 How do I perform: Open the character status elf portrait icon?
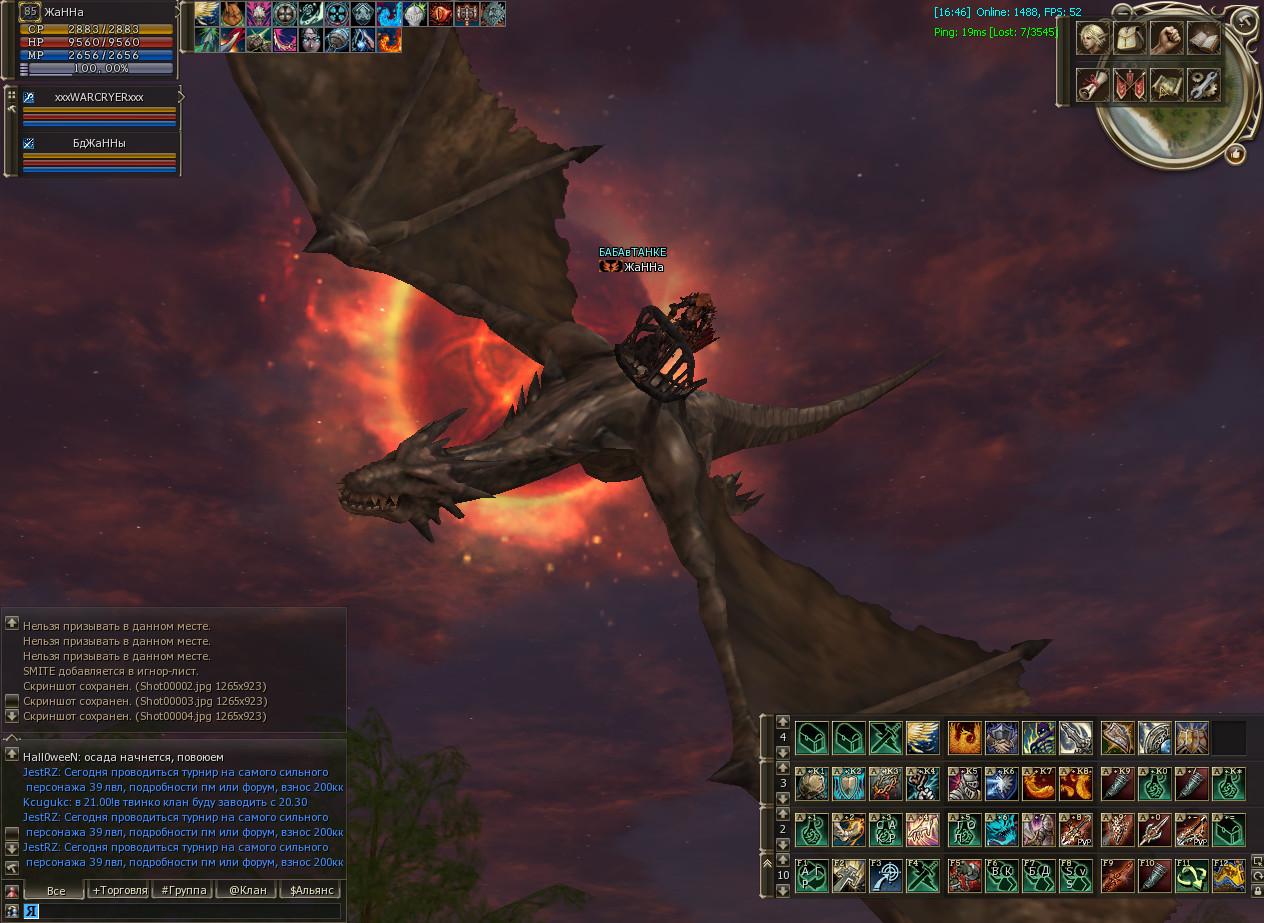(1093, 39)
